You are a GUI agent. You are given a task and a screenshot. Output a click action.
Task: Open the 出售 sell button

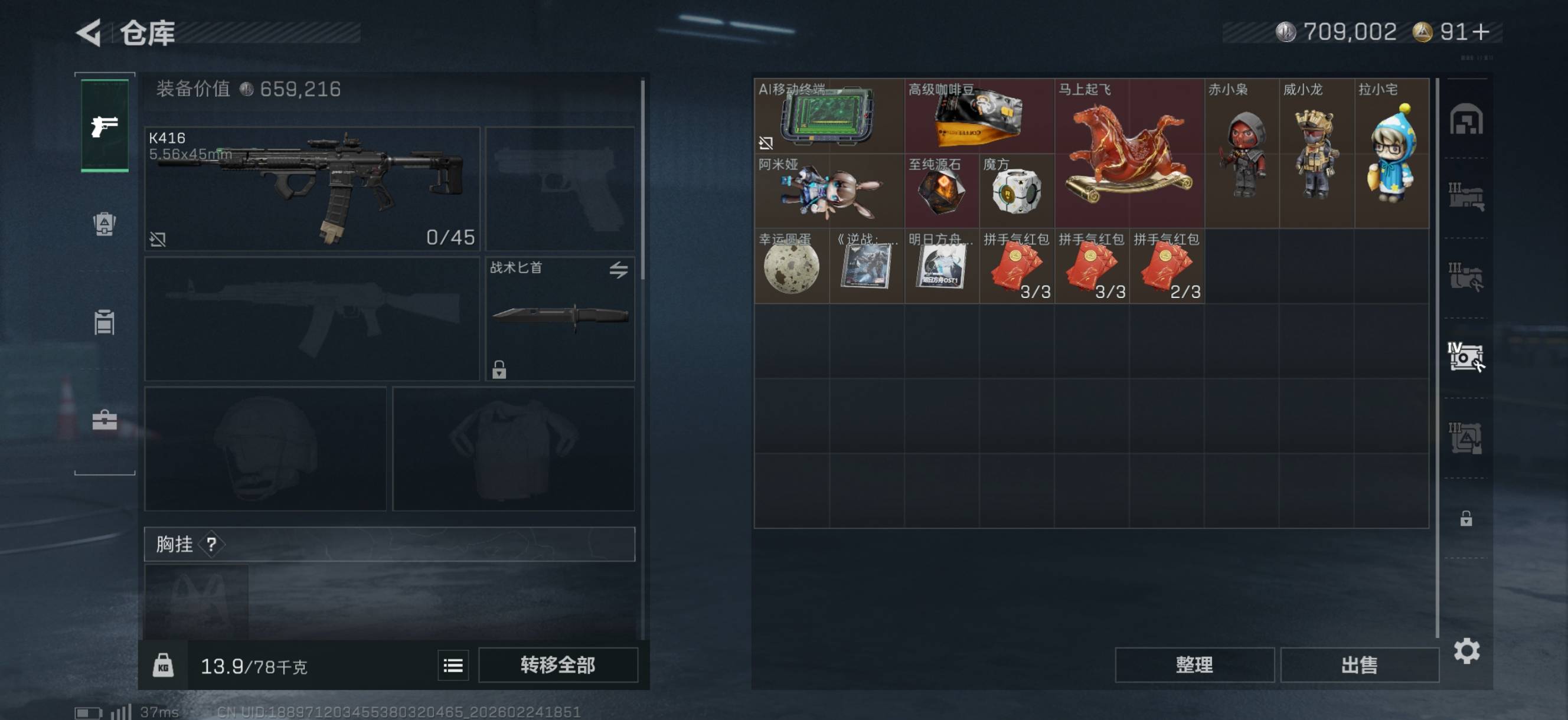pos(1358,665)
